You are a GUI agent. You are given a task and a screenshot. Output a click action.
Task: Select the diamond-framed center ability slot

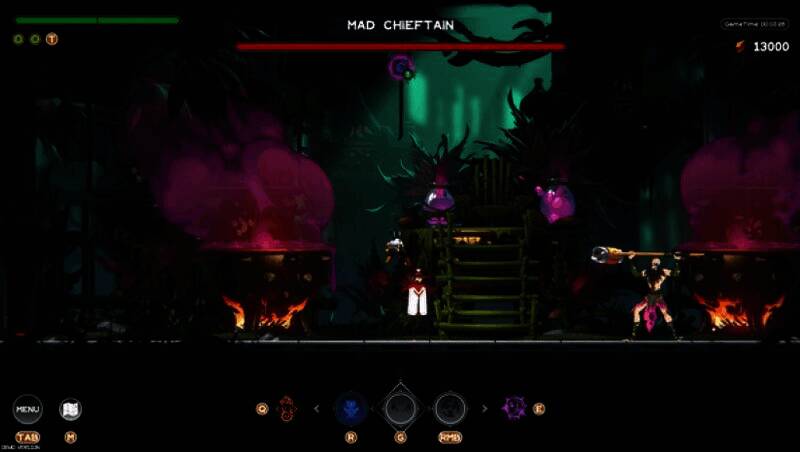(x=400, y=408)
